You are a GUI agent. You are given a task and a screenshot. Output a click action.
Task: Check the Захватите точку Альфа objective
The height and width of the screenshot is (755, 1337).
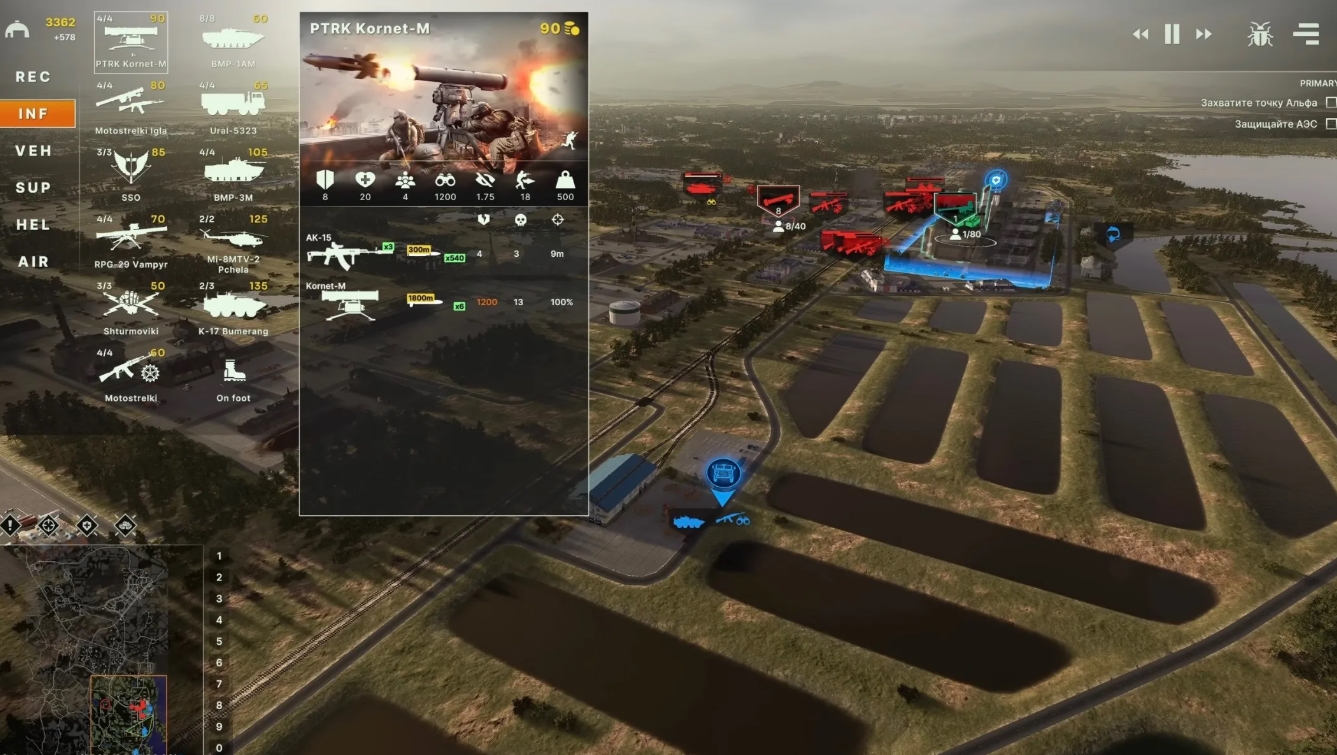[1330, 102]
